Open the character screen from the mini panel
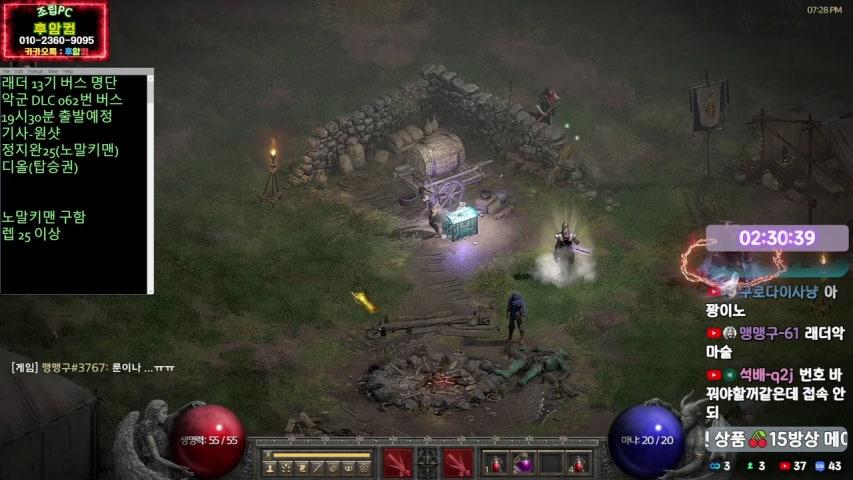This screenshot has width=853, height=480. point(270,468)
